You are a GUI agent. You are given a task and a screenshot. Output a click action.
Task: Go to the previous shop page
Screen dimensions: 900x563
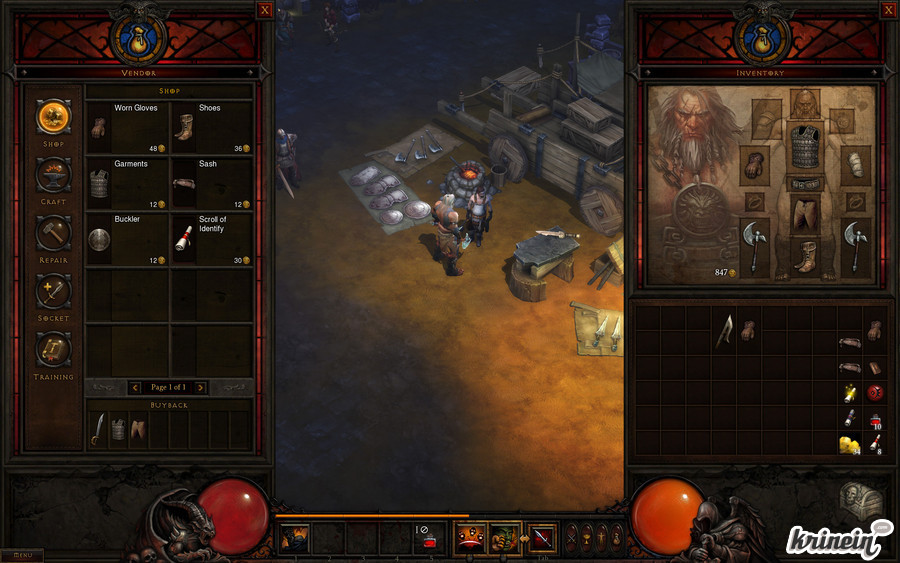(x=136, y=387)
